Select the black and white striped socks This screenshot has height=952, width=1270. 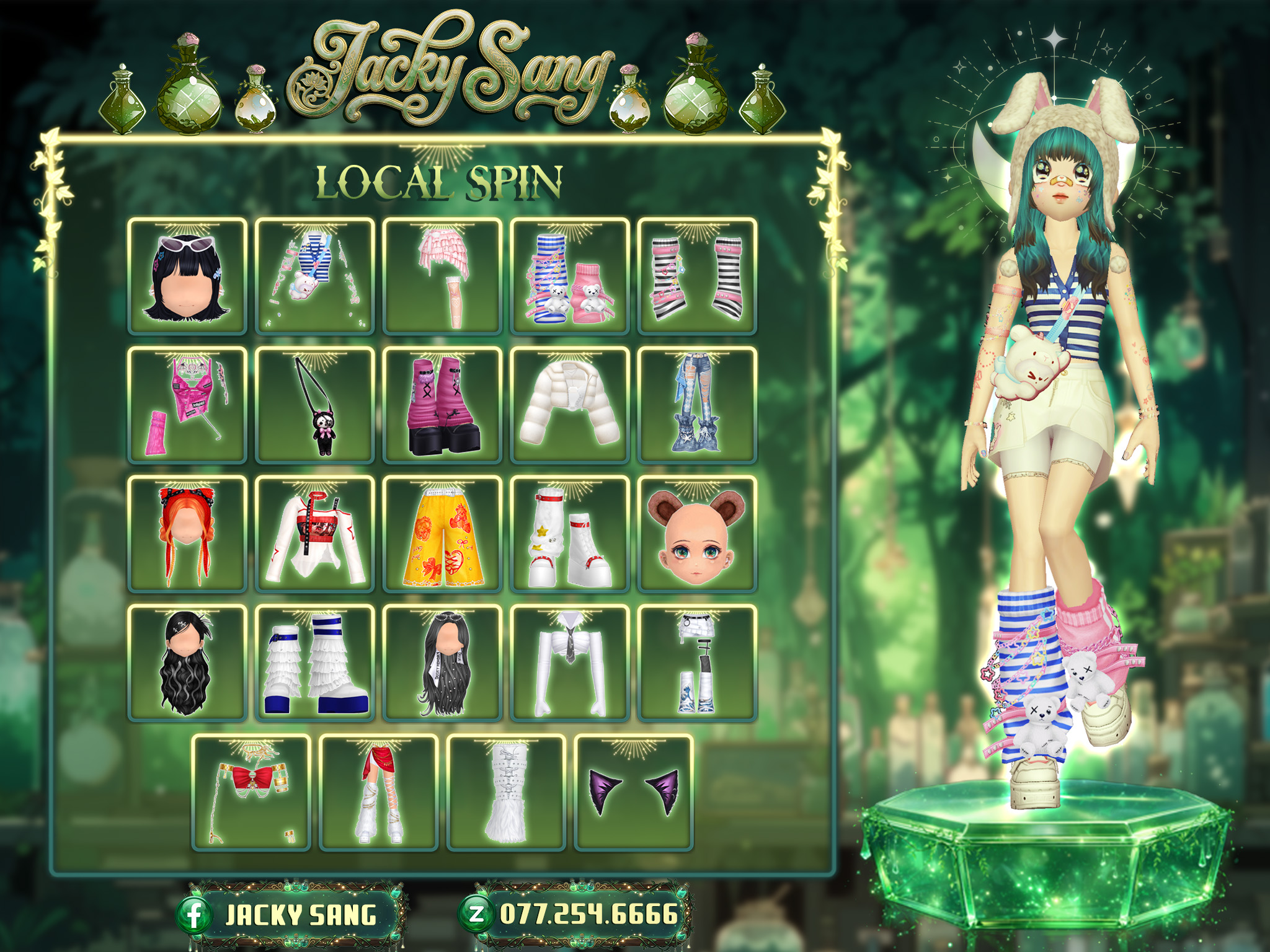coord(697,276)
